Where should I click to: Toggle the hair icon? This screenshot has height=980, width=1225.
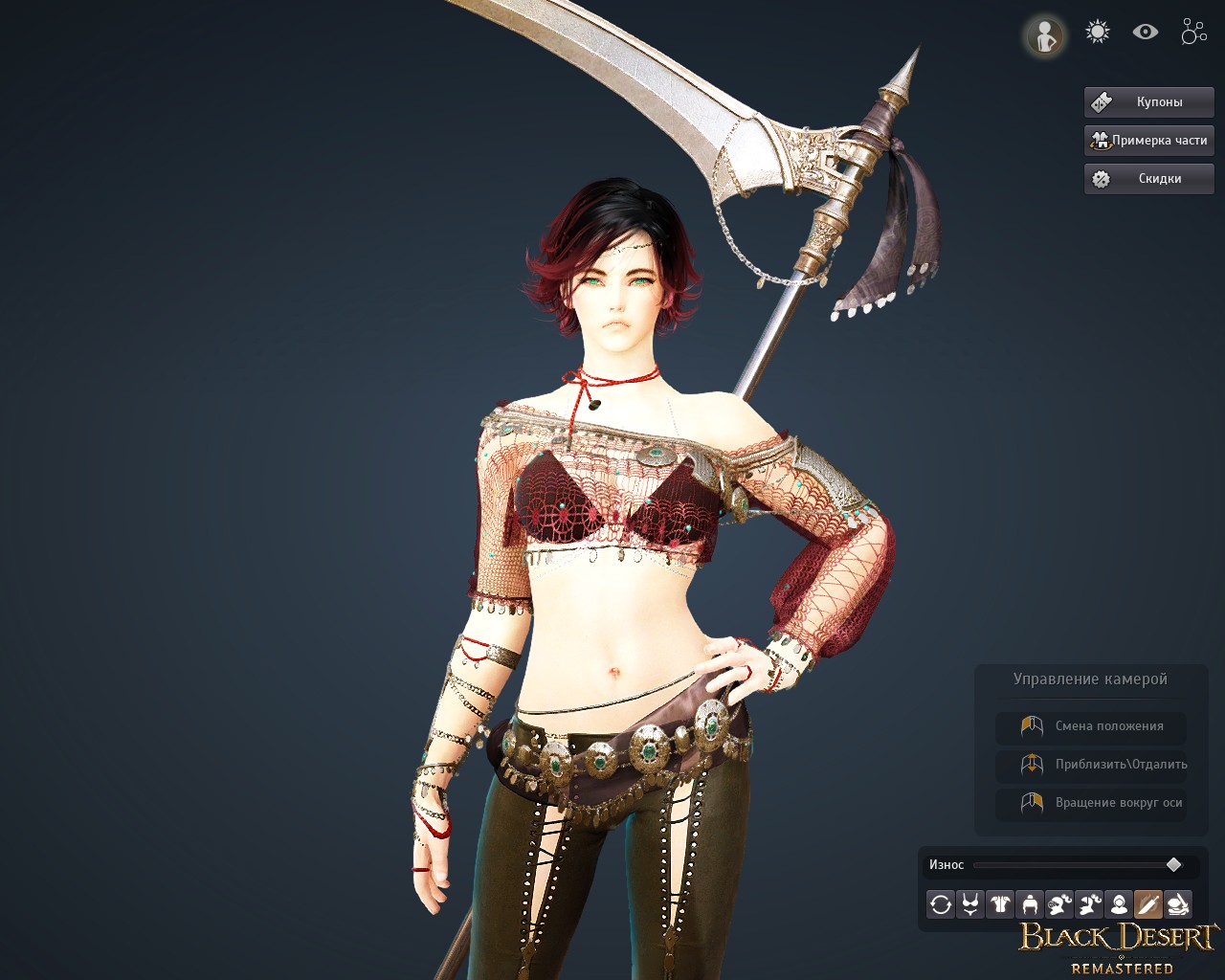point(1030,904)
